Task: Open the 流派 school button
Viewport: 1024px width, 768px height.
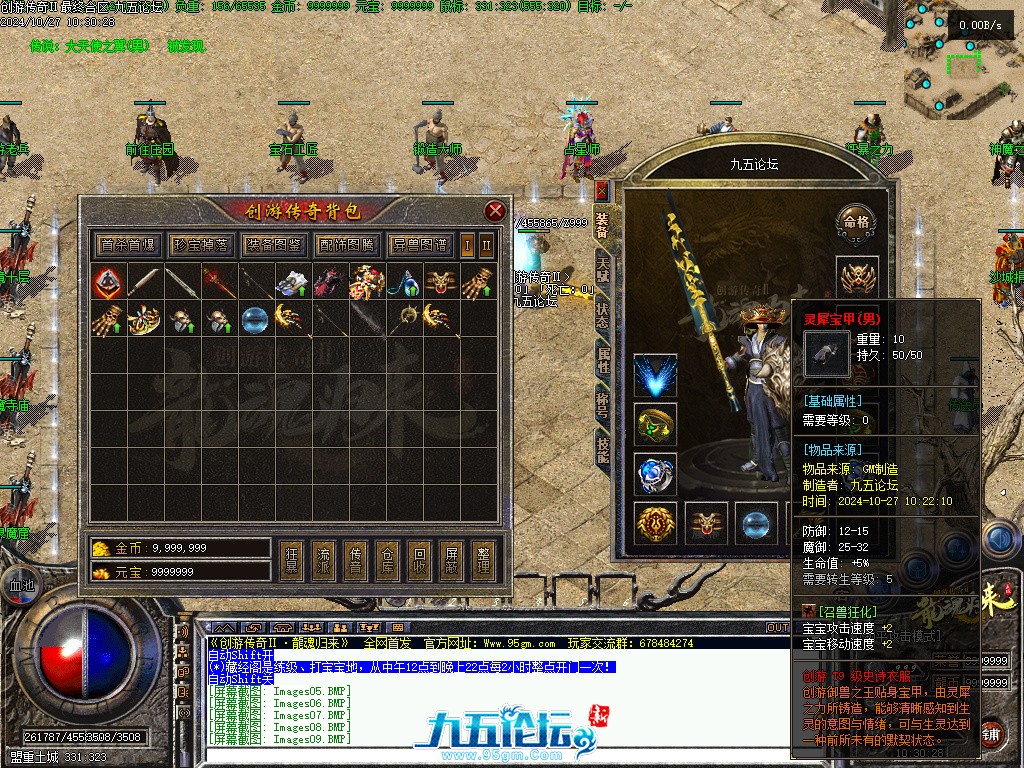Action: click(x=323, y=560)
